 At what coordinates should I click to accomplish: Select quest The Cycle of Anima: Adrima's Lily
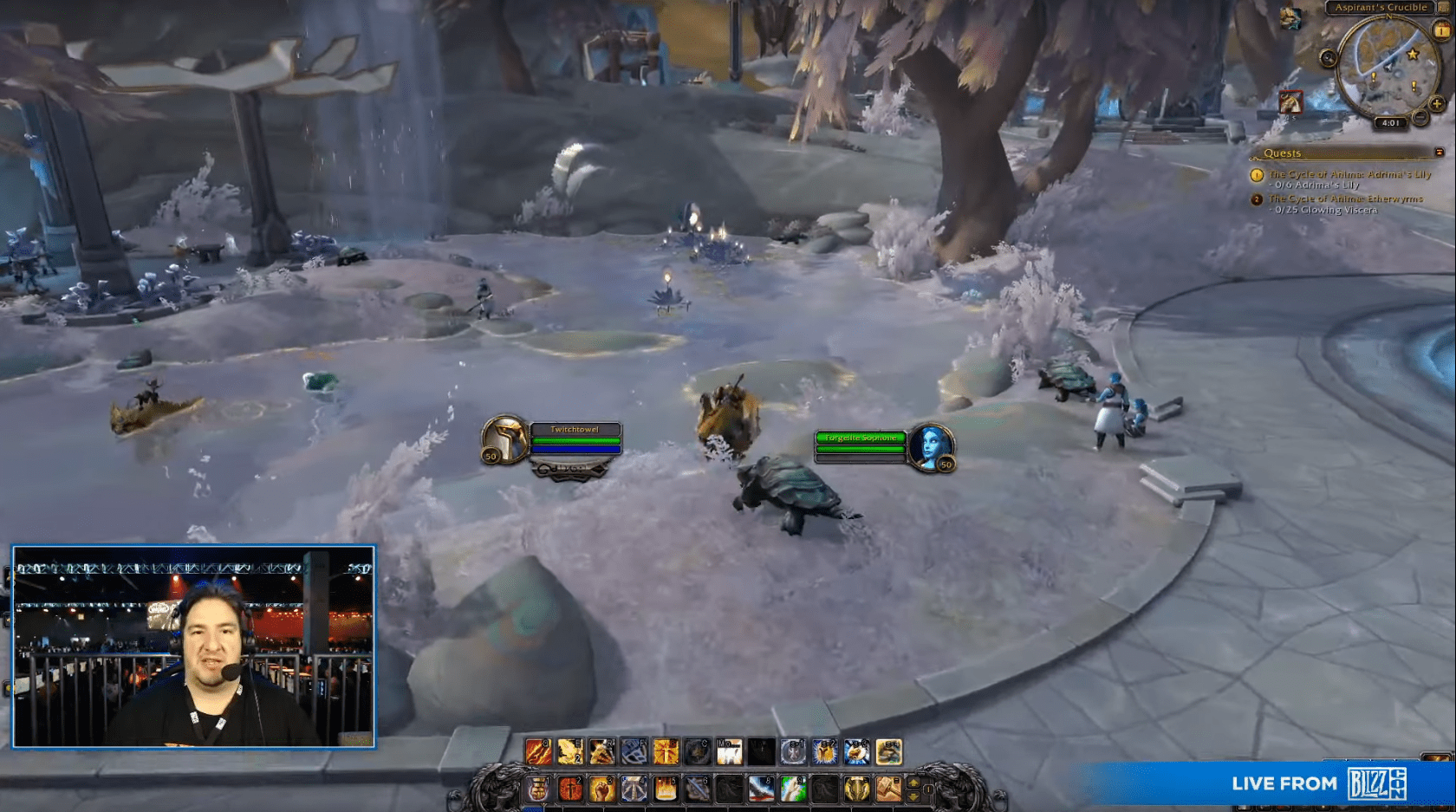1349,174
